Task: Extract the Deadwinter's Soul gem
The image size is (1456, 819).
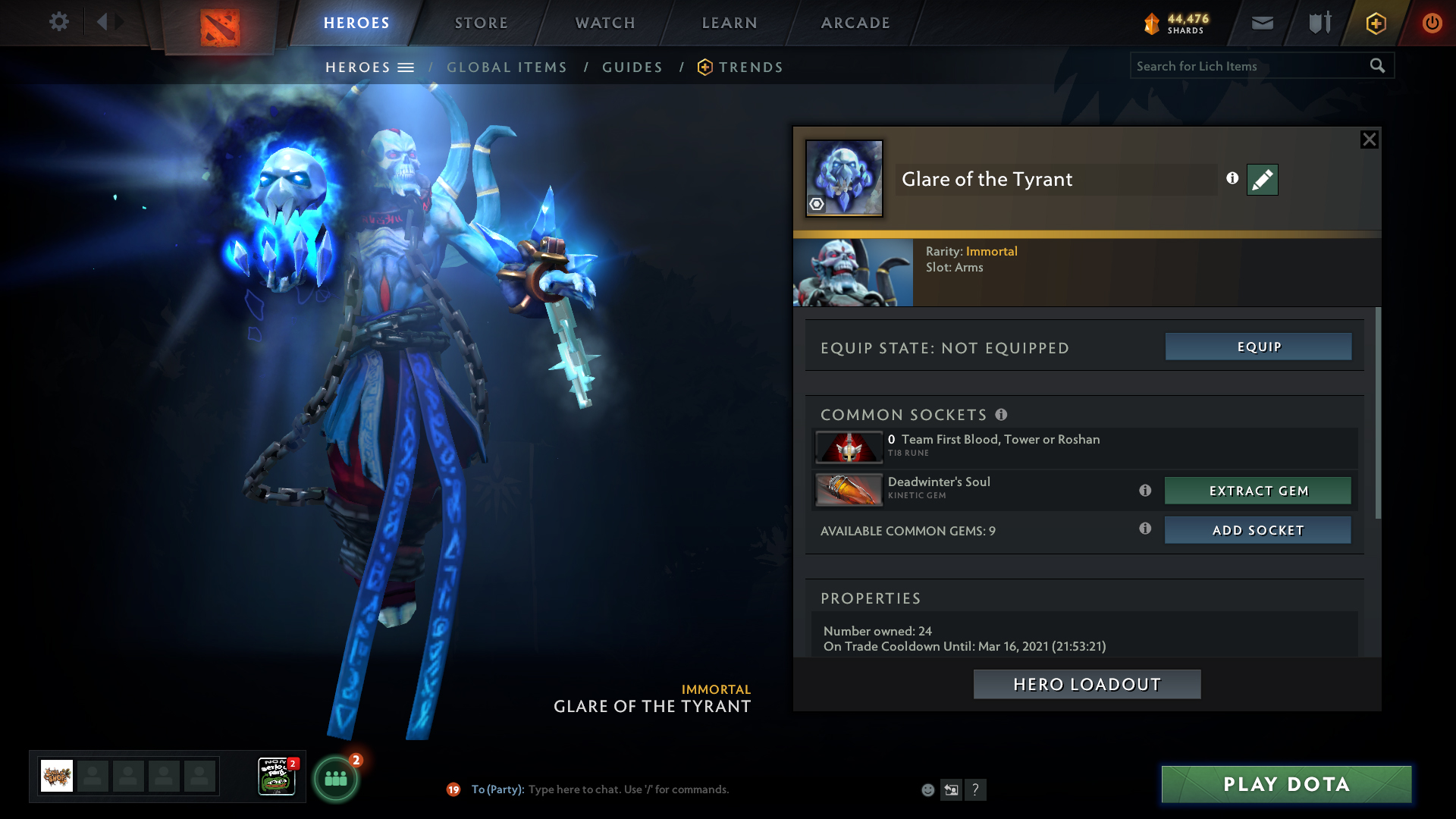Action: (x=1258, y=491)
